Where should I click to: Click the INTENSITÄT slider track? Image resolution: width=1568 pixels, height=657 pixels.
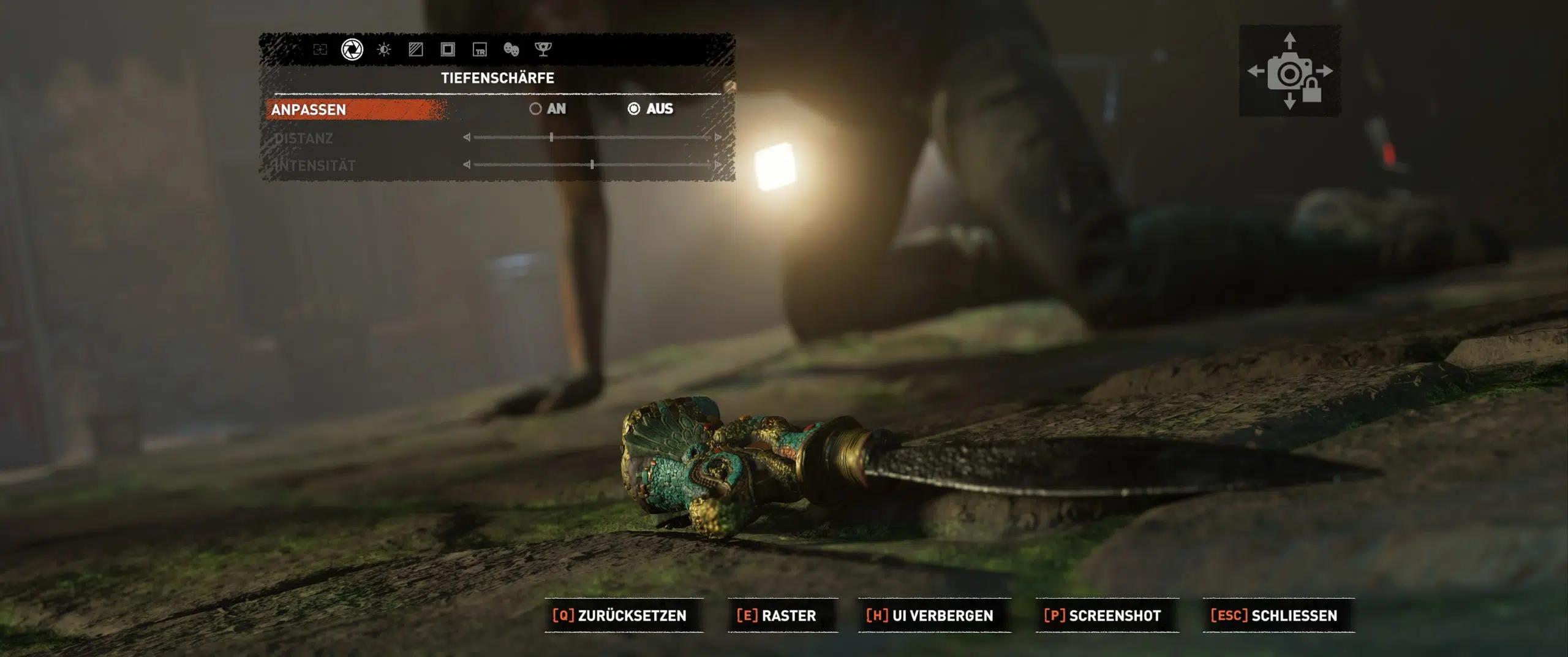click(x=592, y=165)
